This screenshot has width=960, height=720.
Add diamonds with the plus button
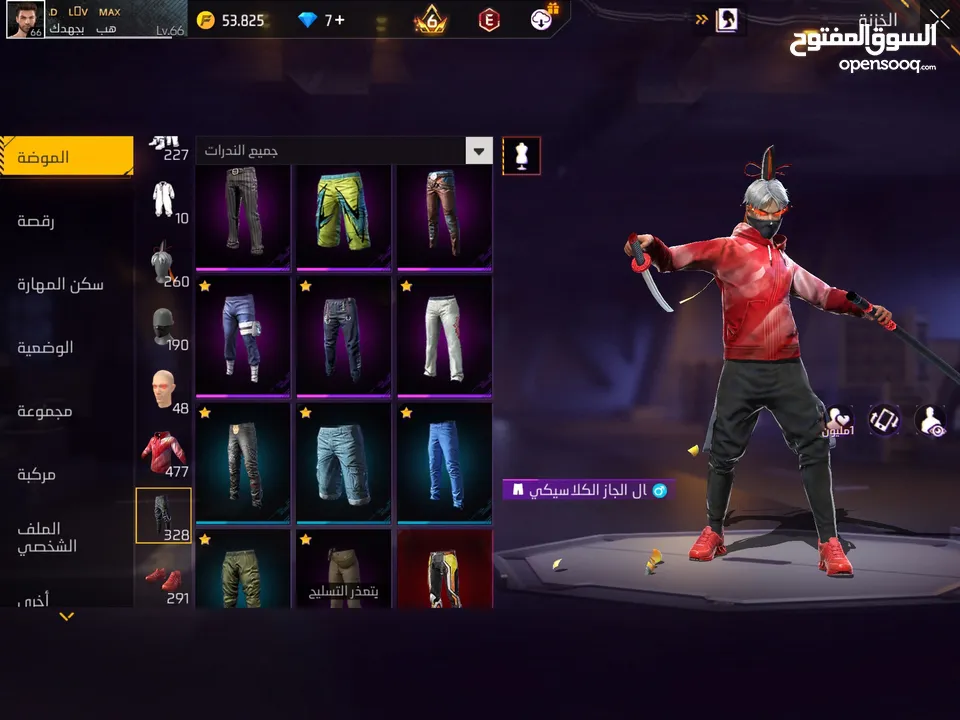click(339, 20)
